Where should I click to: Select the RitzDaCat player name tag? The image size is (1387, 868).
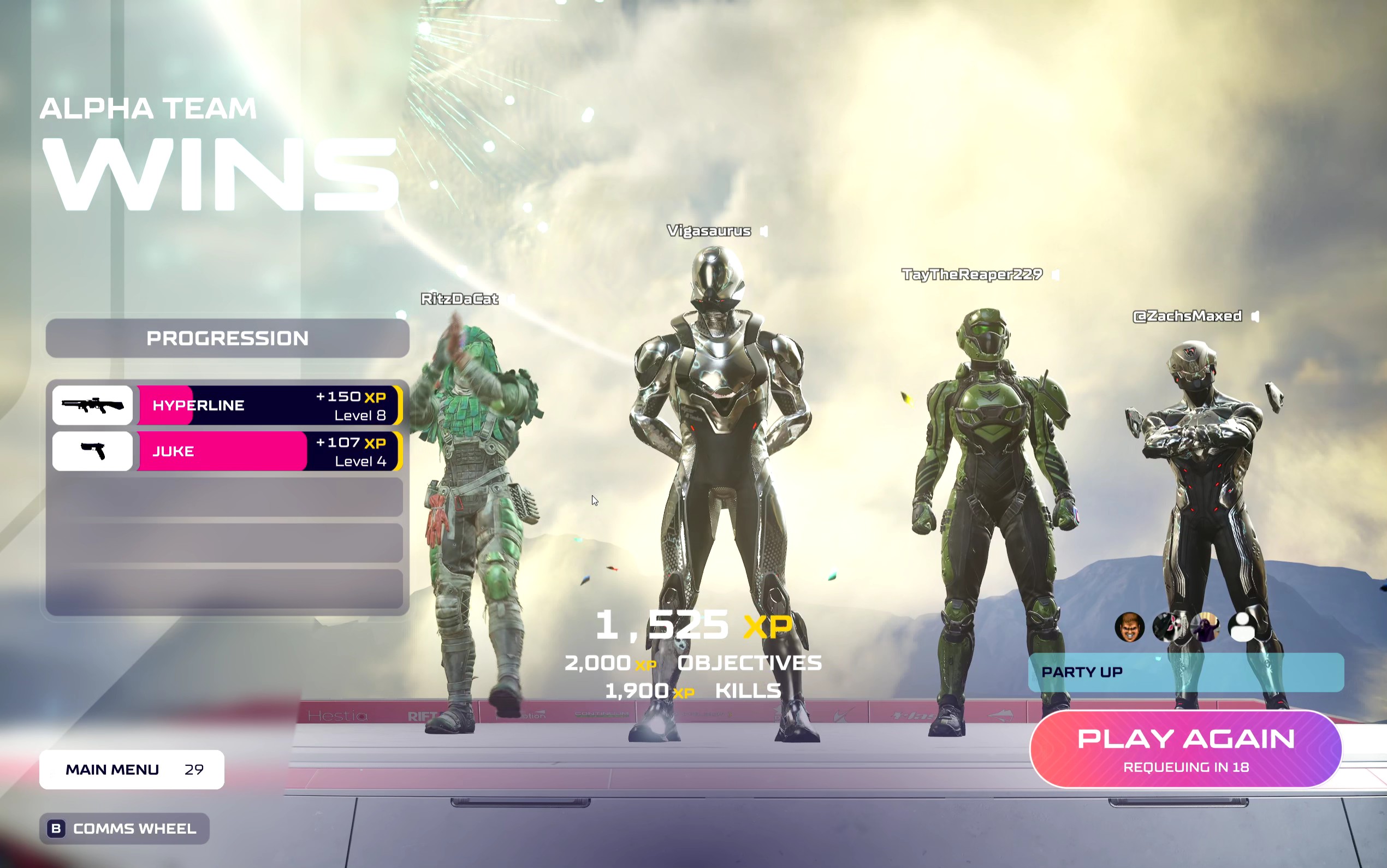[x=459, y=299]
